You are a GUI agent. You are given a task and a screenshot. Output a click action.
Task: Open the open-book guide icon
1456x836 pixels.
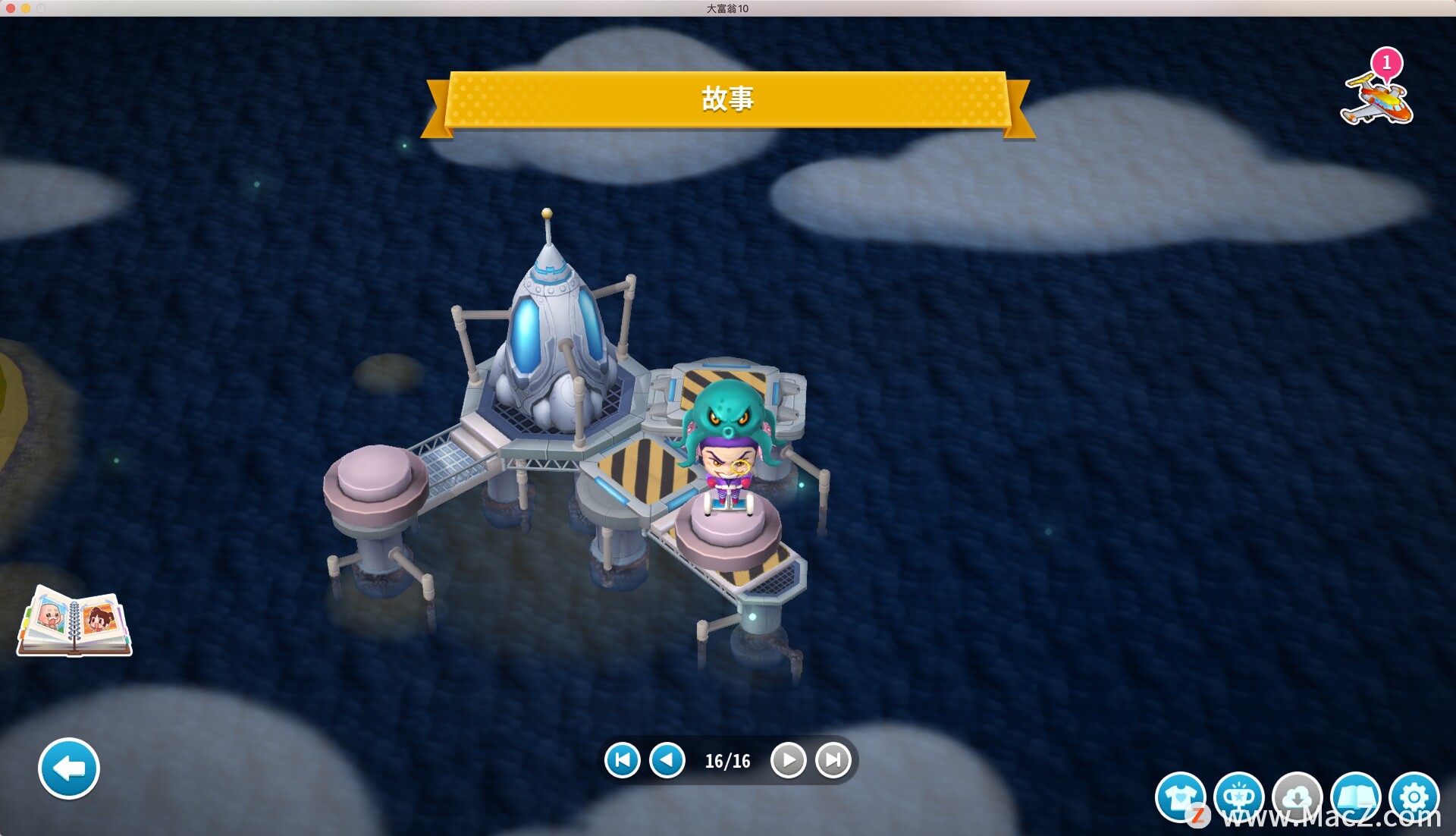[x=1355, y=797]
